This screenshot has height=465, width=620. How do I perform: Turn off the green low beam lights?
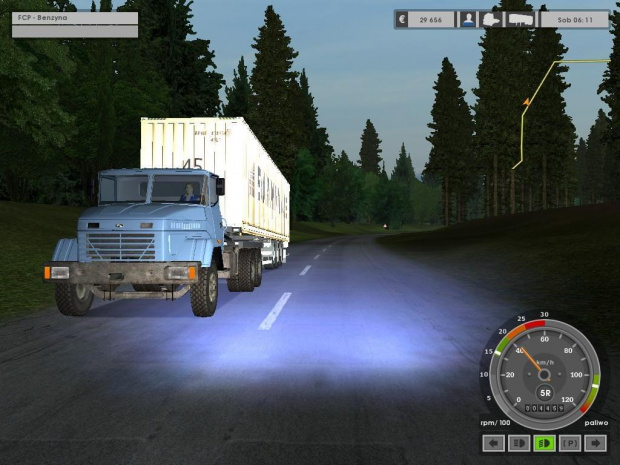pos(545,443)
